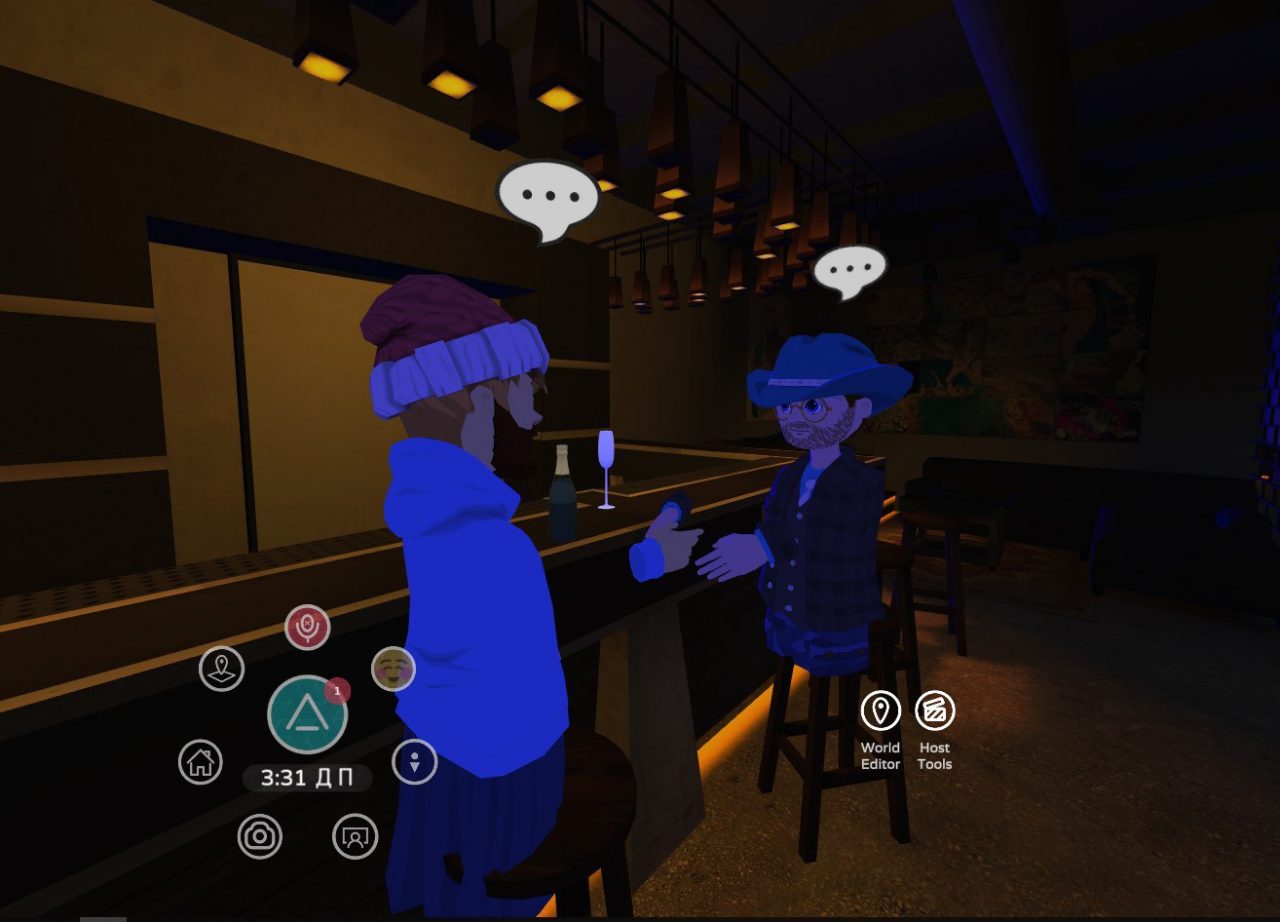Open the World Editor
The width and height of the screenshot is (1280, 922).
(x=880, y=711)
